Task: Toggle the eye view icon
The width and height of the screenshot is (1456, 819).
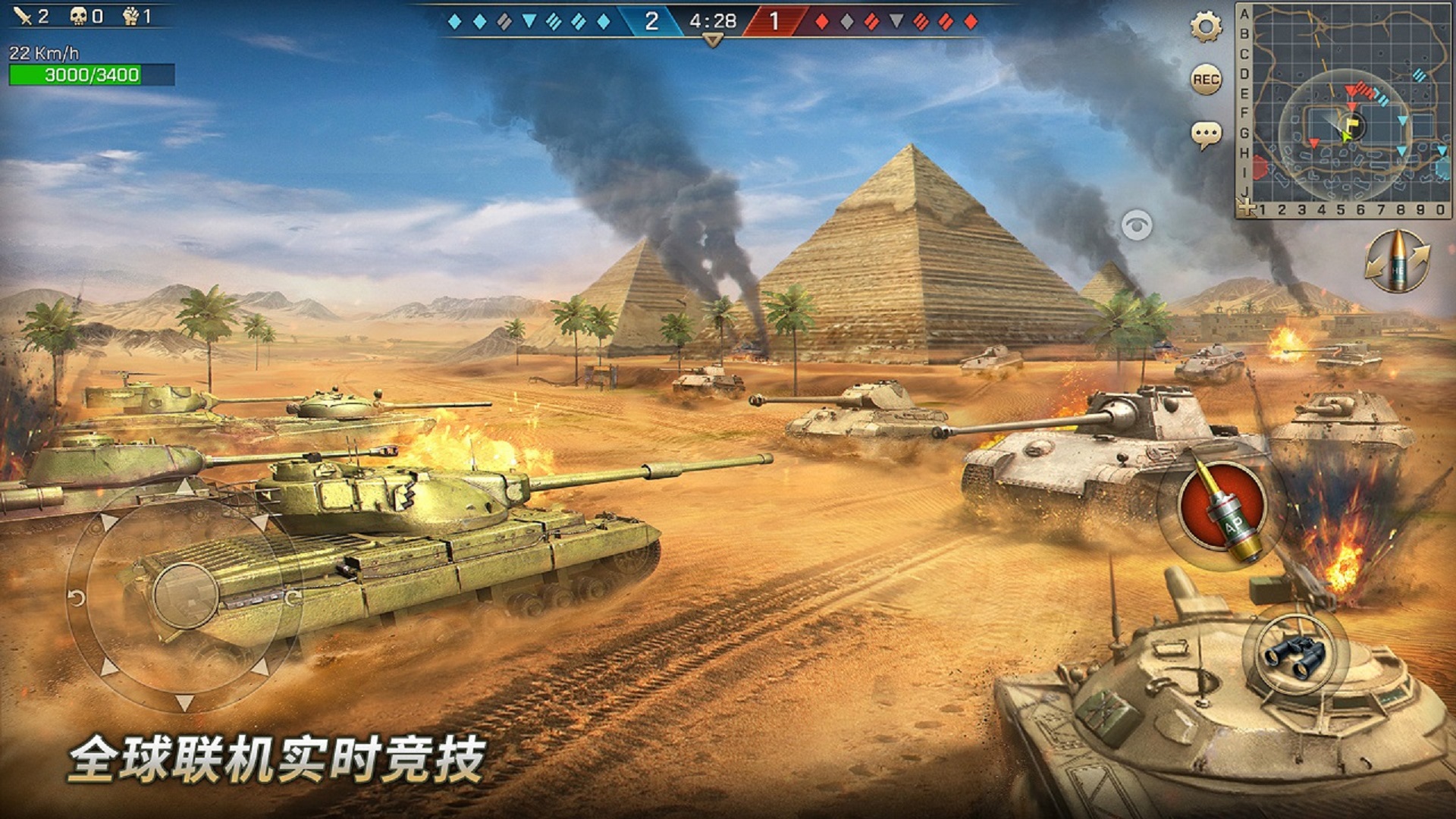Action: (1136, 225)
